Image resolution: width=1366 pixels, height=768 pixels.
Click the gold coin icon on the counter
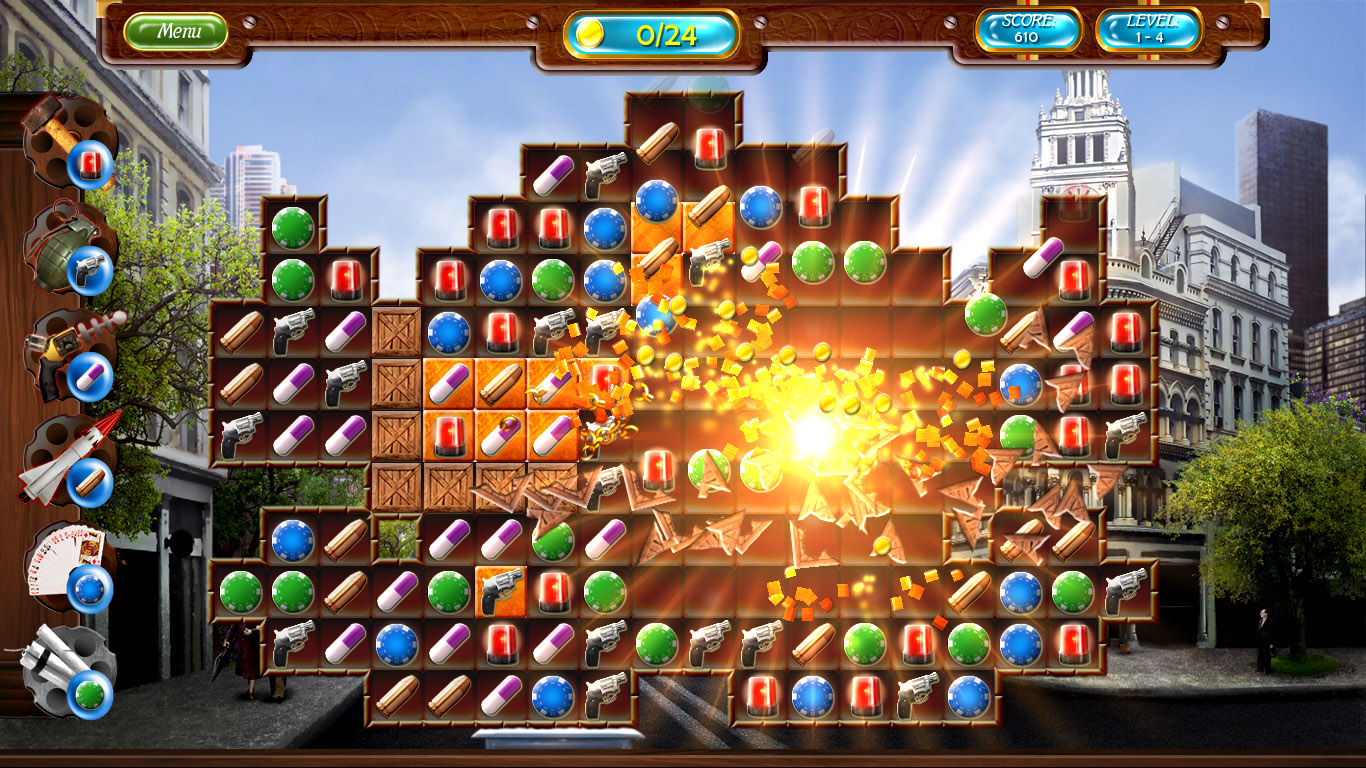coord(589,33)
